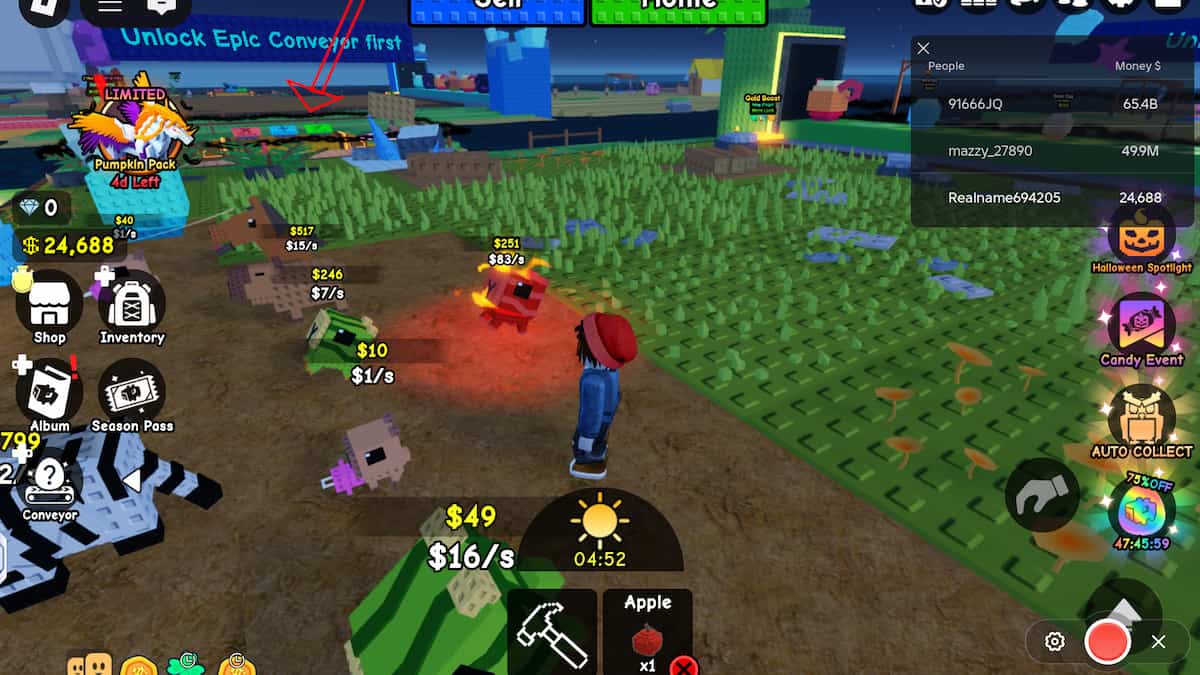
Task: Start recording with the red record button
Action: [x=1107, y=642]
